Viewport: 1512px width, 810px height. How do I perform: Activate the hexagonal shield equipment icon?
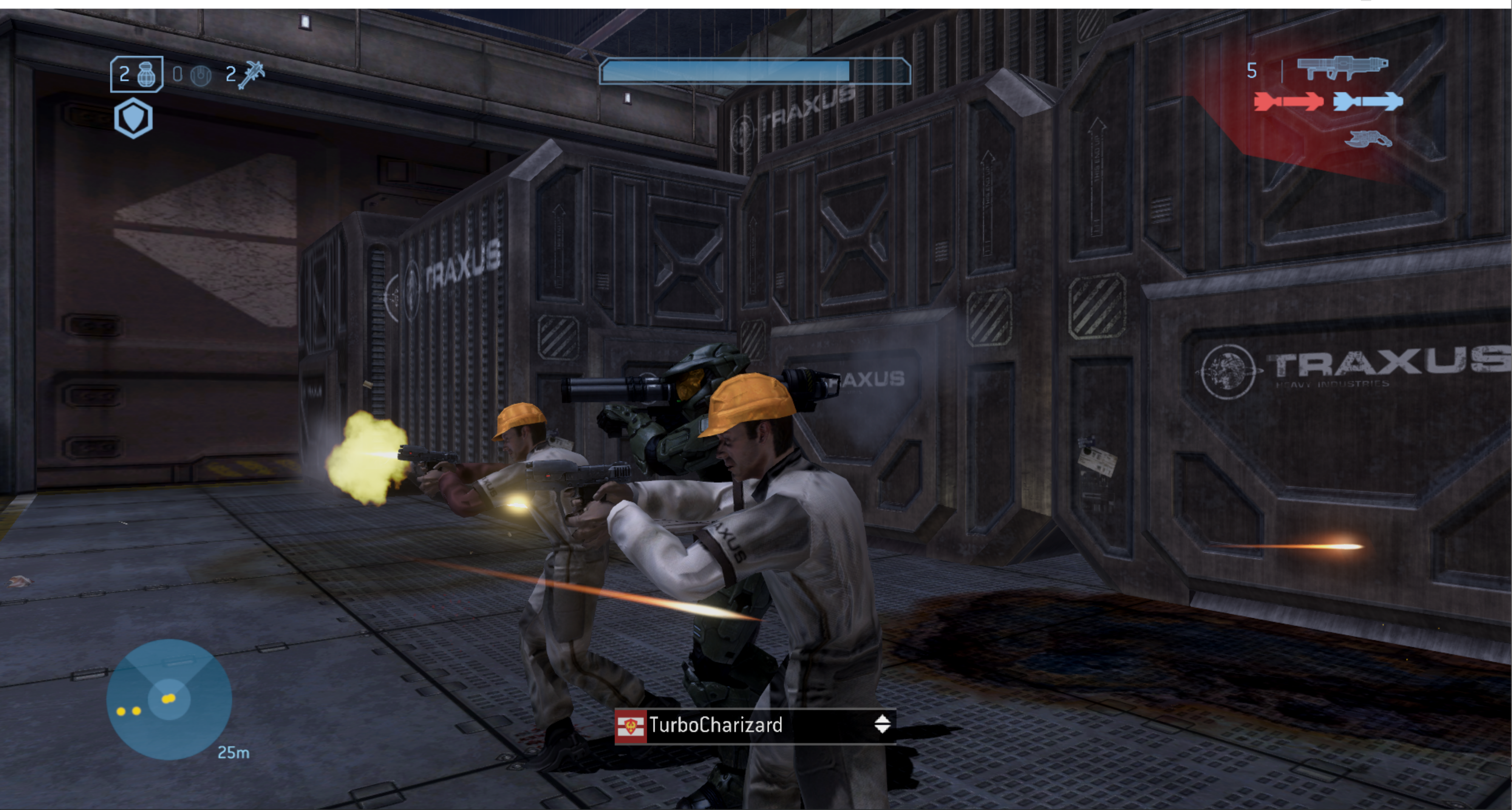134,119
